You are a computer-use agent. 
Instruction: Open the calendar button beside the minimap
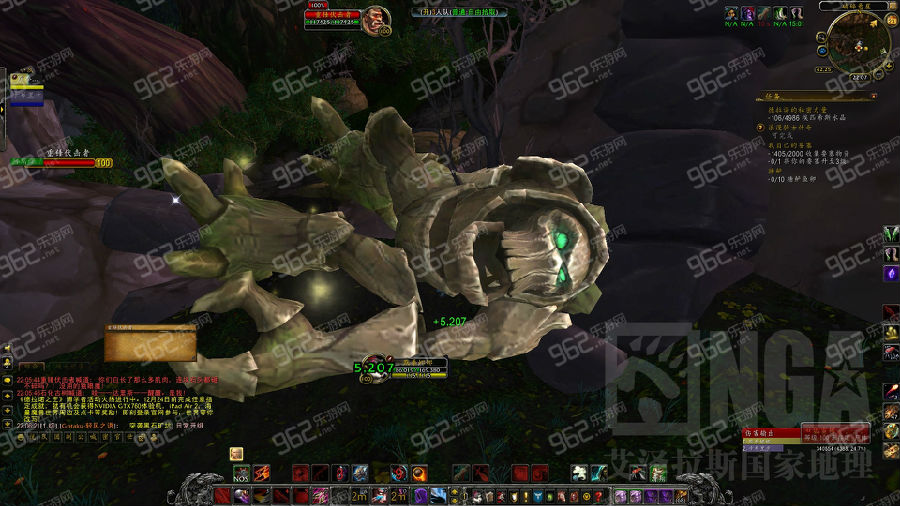coord(891,20)
